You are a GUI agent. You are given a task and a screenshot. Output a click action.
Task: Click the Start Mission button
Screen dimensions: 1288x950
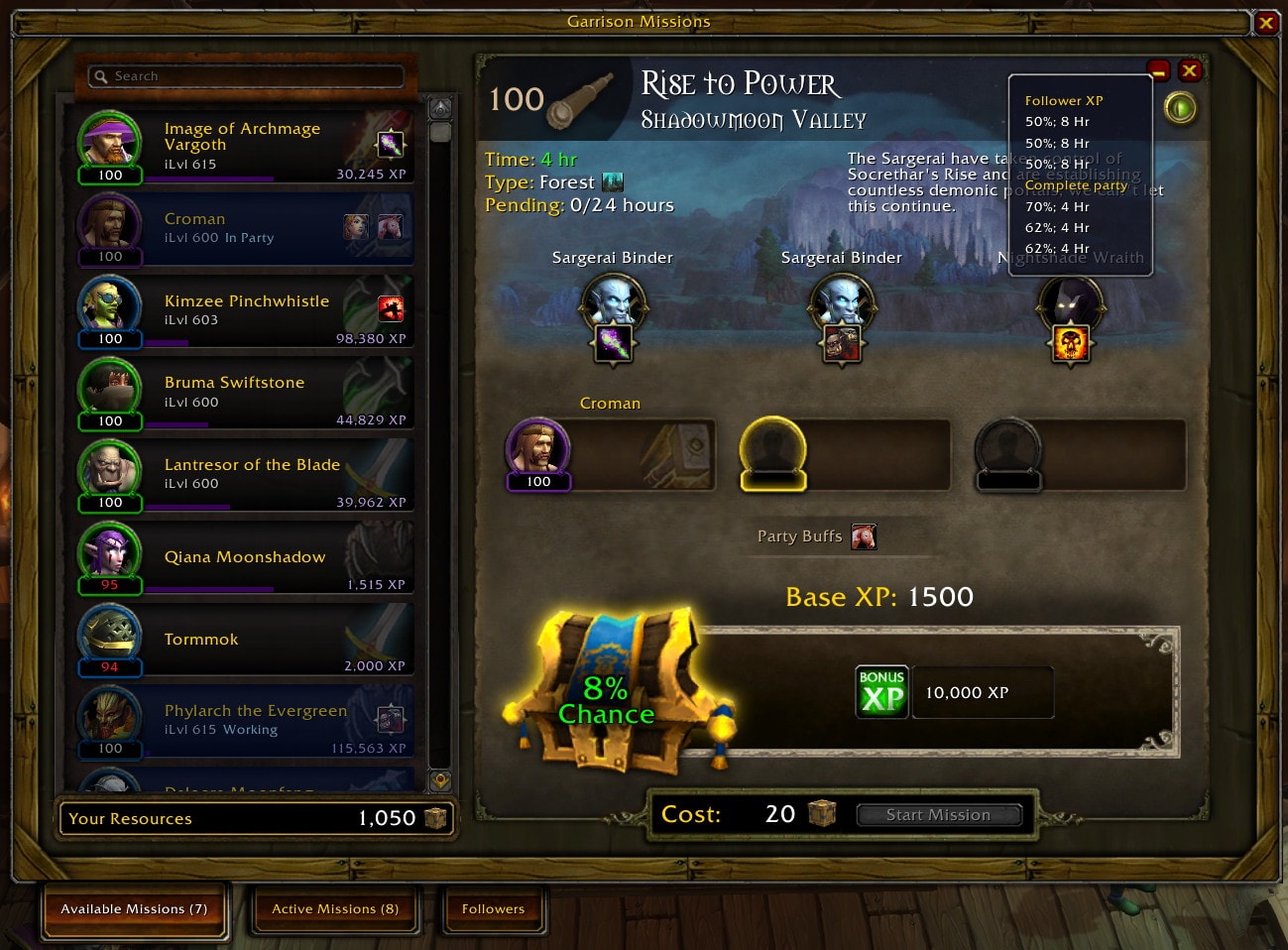(938, 814)
